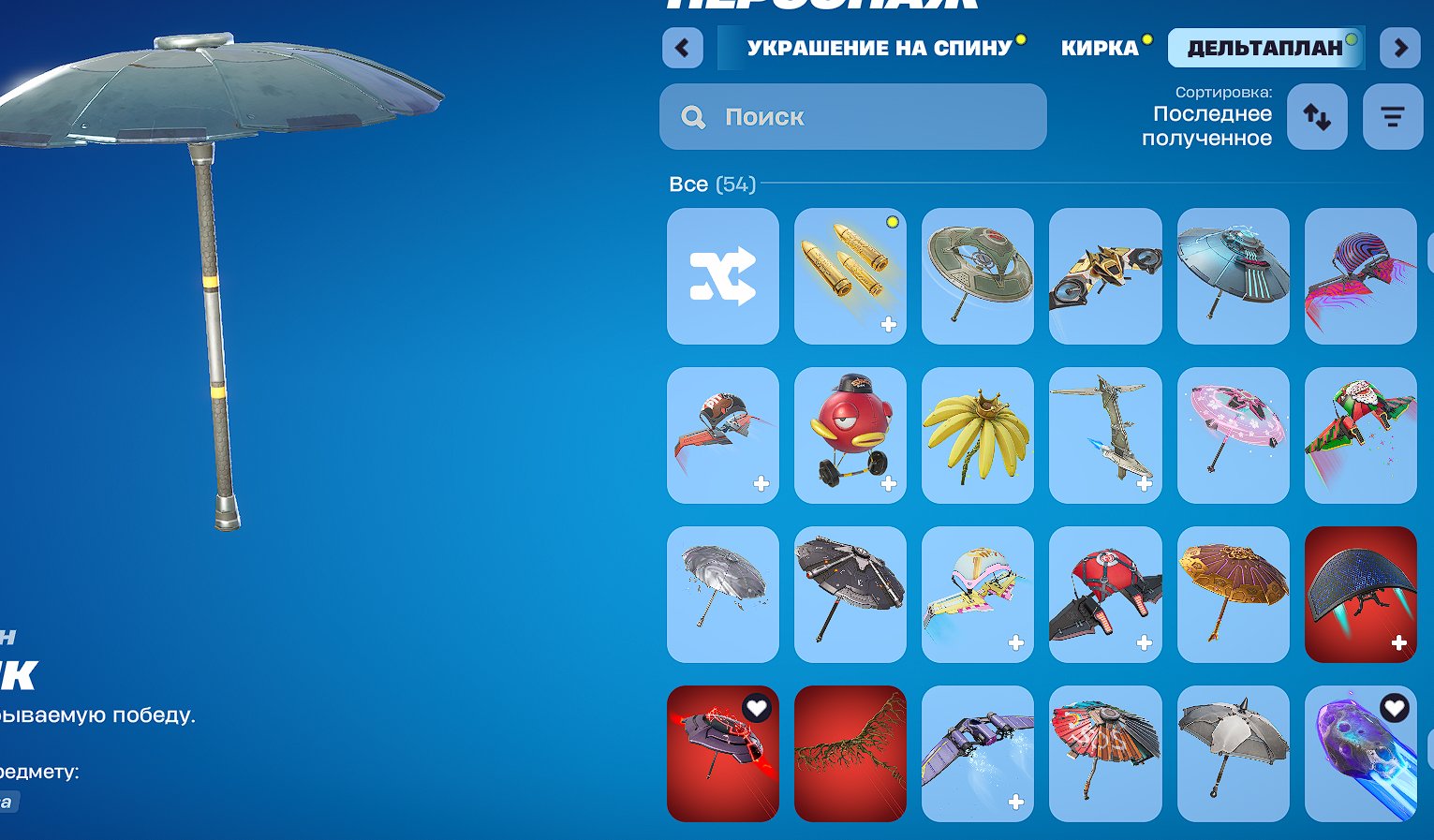Click the sort direction arrows icon
This screenshot has height=840, width=1434.
[1317, 116]
